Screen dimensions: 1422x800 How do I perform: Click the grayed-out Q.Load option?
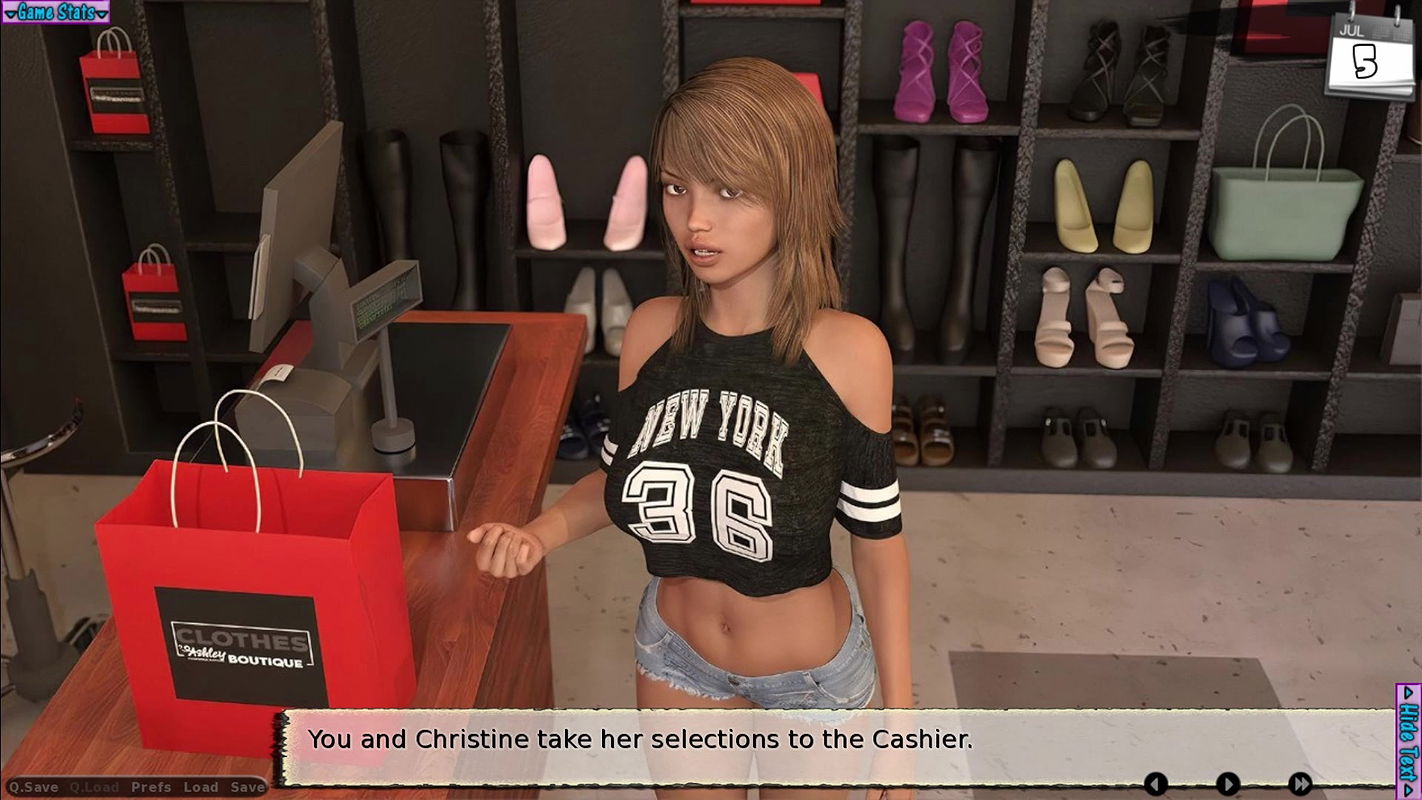95,787
